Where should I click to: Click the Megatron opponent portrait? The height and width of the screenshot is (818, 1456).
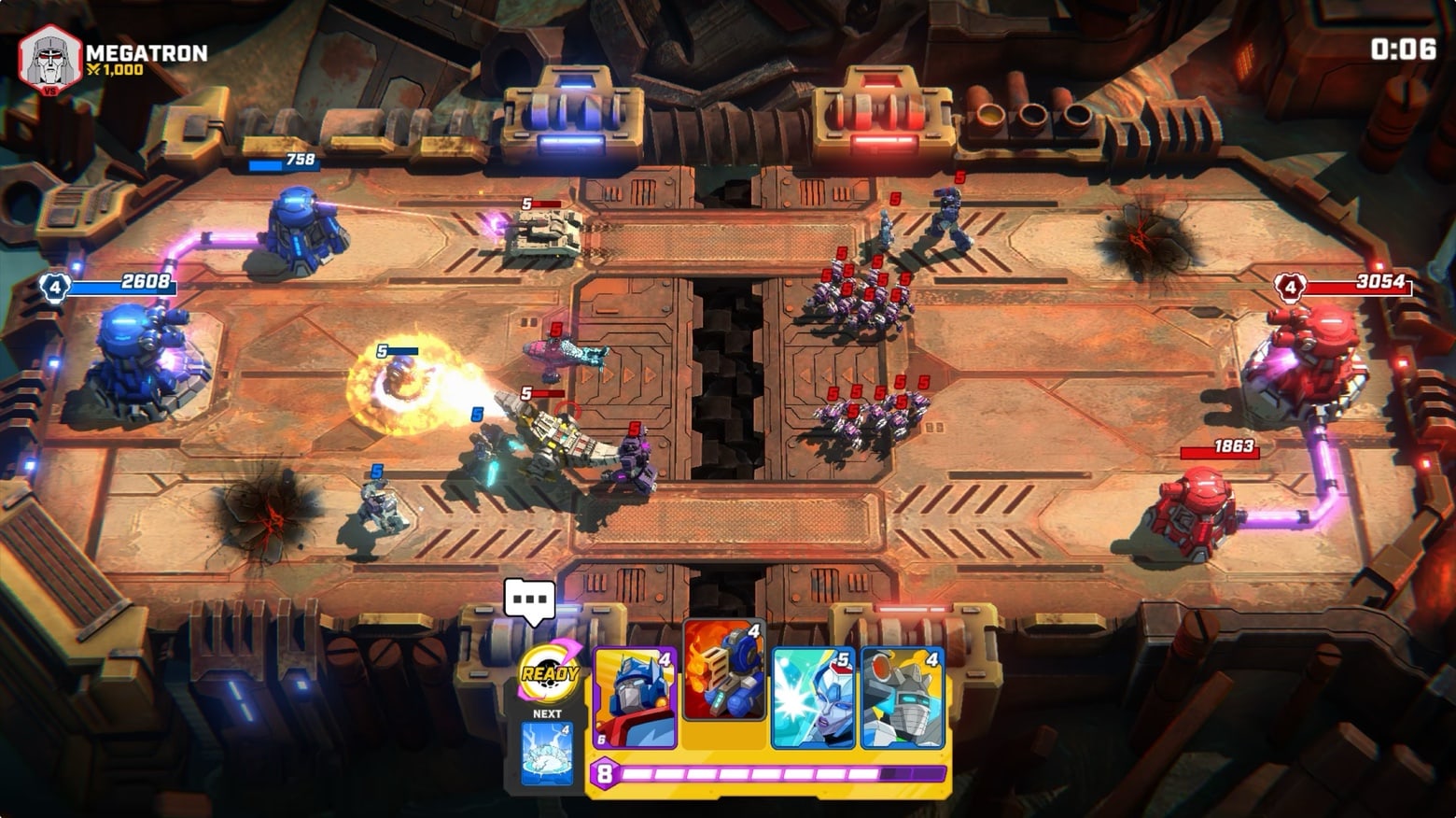50,60
